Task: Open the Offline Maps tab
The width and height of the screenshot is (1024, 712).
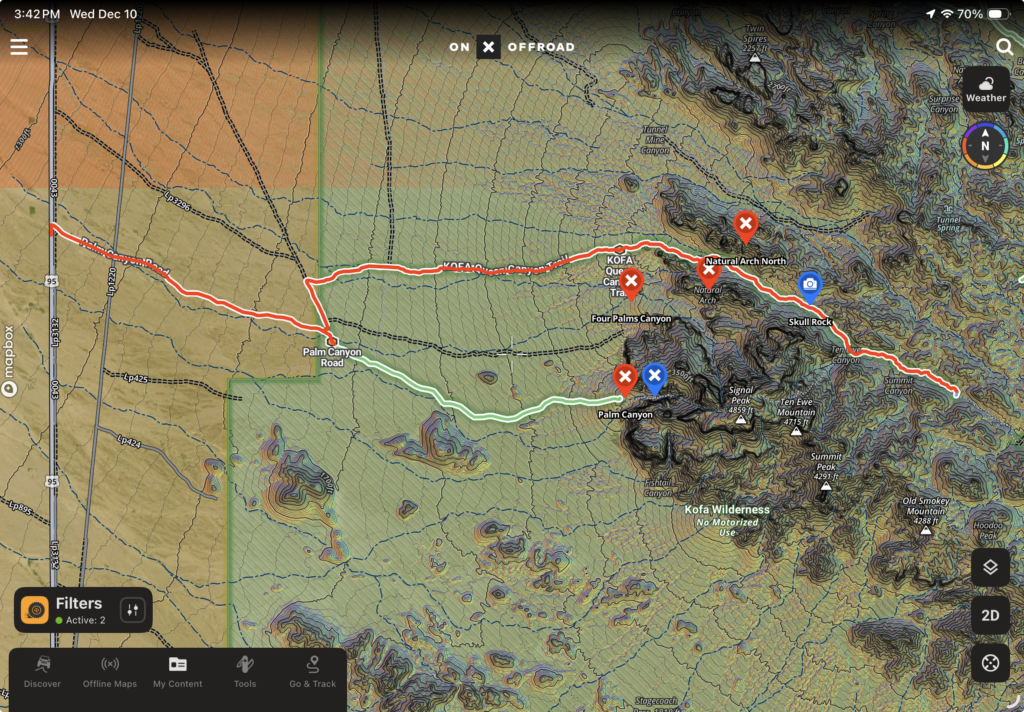Action: [x=110, y=672]
